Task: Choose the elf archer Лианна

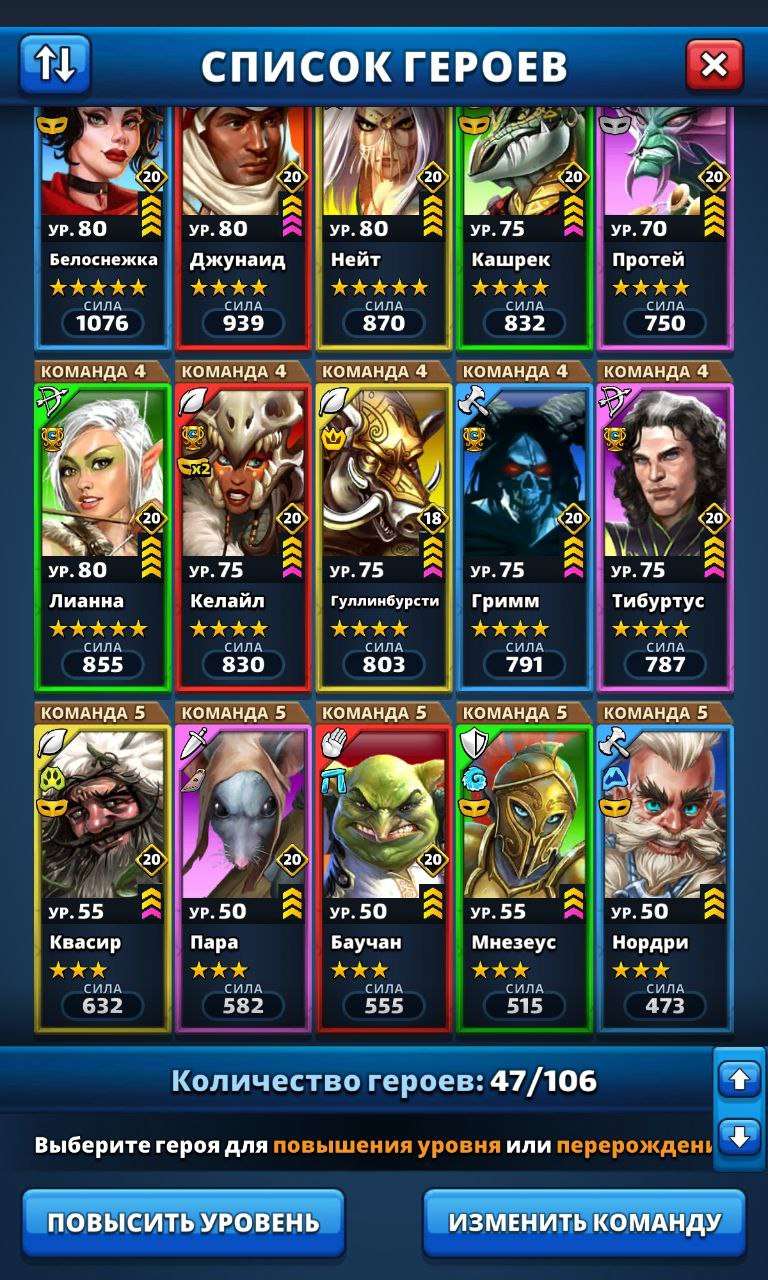Action: tap(103, 535)
